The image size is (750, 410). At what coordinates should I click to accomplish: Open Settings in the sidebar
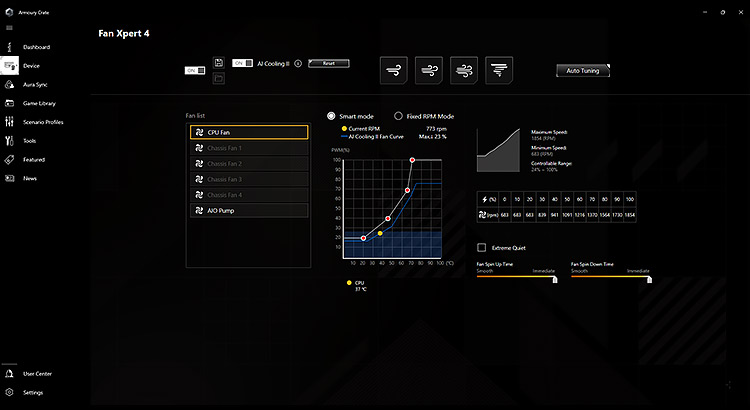(33, 392)
